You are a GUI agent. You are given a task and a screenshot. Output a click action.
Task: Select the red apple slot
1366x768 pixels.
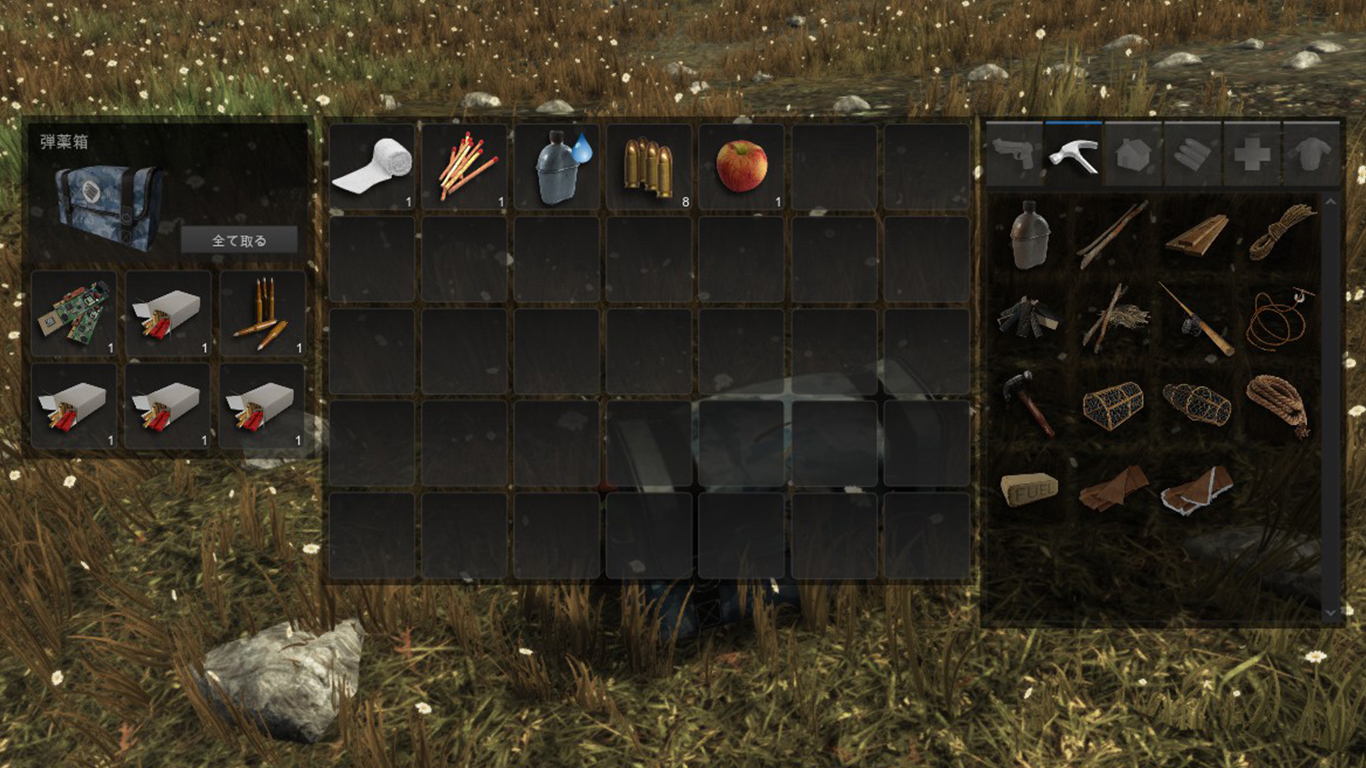point(741,166)
